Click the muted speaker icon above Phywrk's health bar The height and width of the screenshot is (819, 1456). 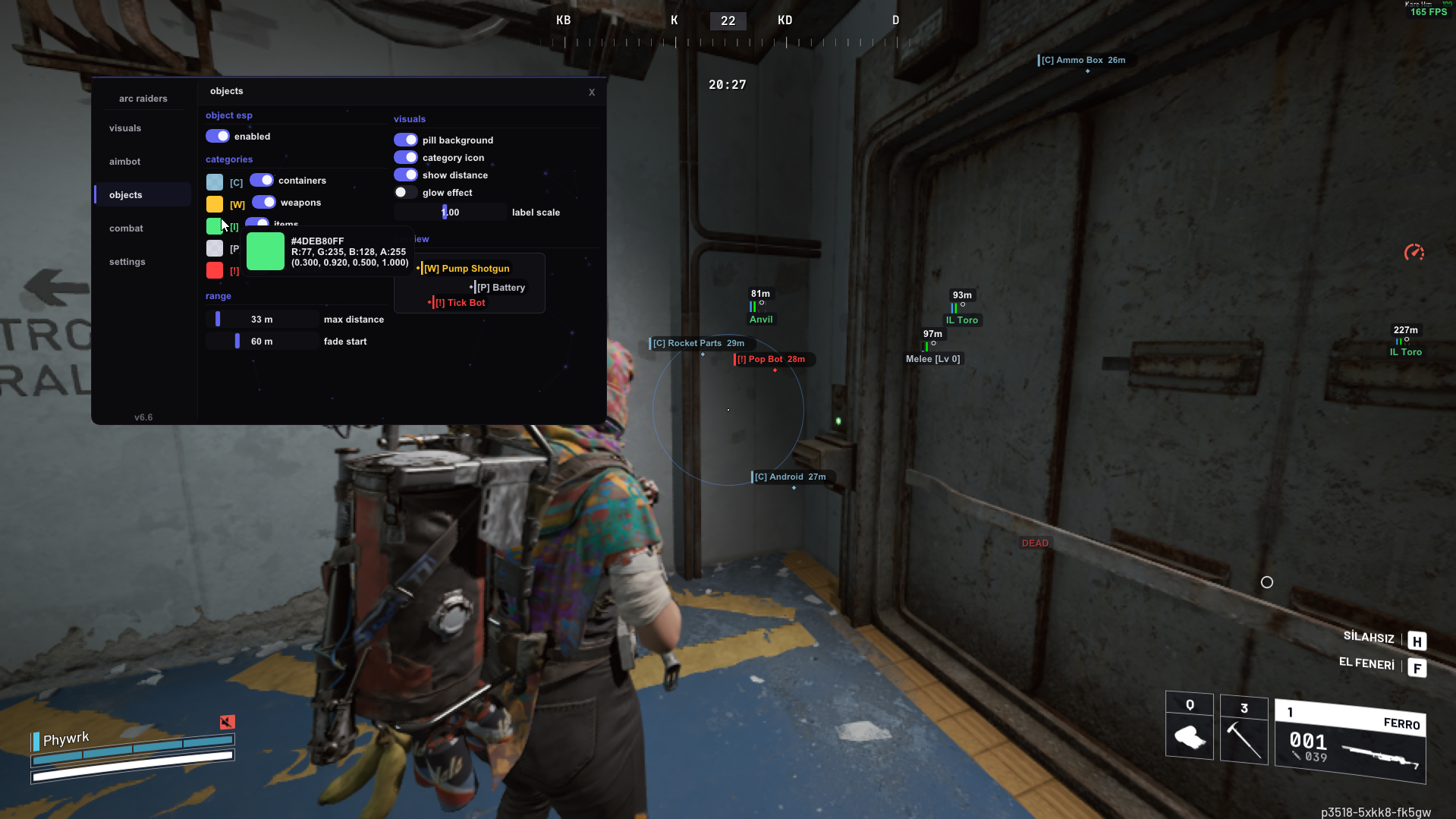click(227, 722)
